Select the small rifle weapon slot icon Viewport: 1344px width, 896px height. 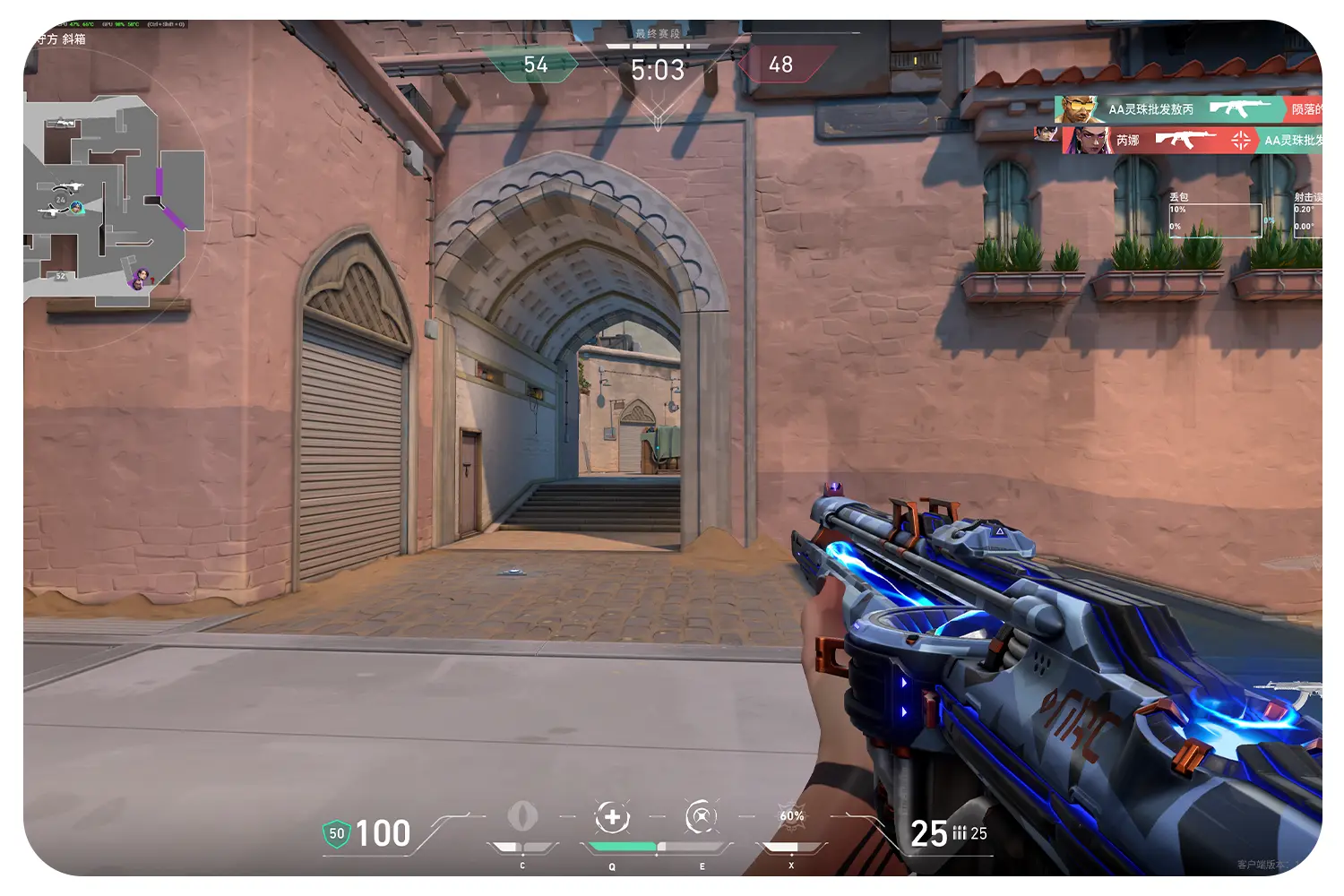[1290, 691]
